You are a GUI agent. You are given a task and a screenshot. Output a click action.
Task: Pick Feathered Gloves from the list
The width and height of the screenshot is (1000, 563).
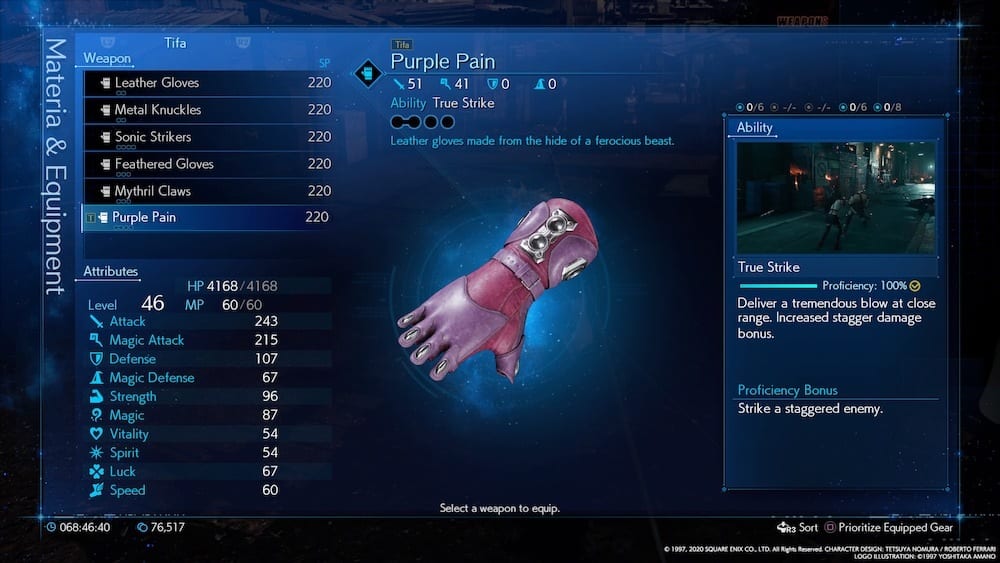164,164
